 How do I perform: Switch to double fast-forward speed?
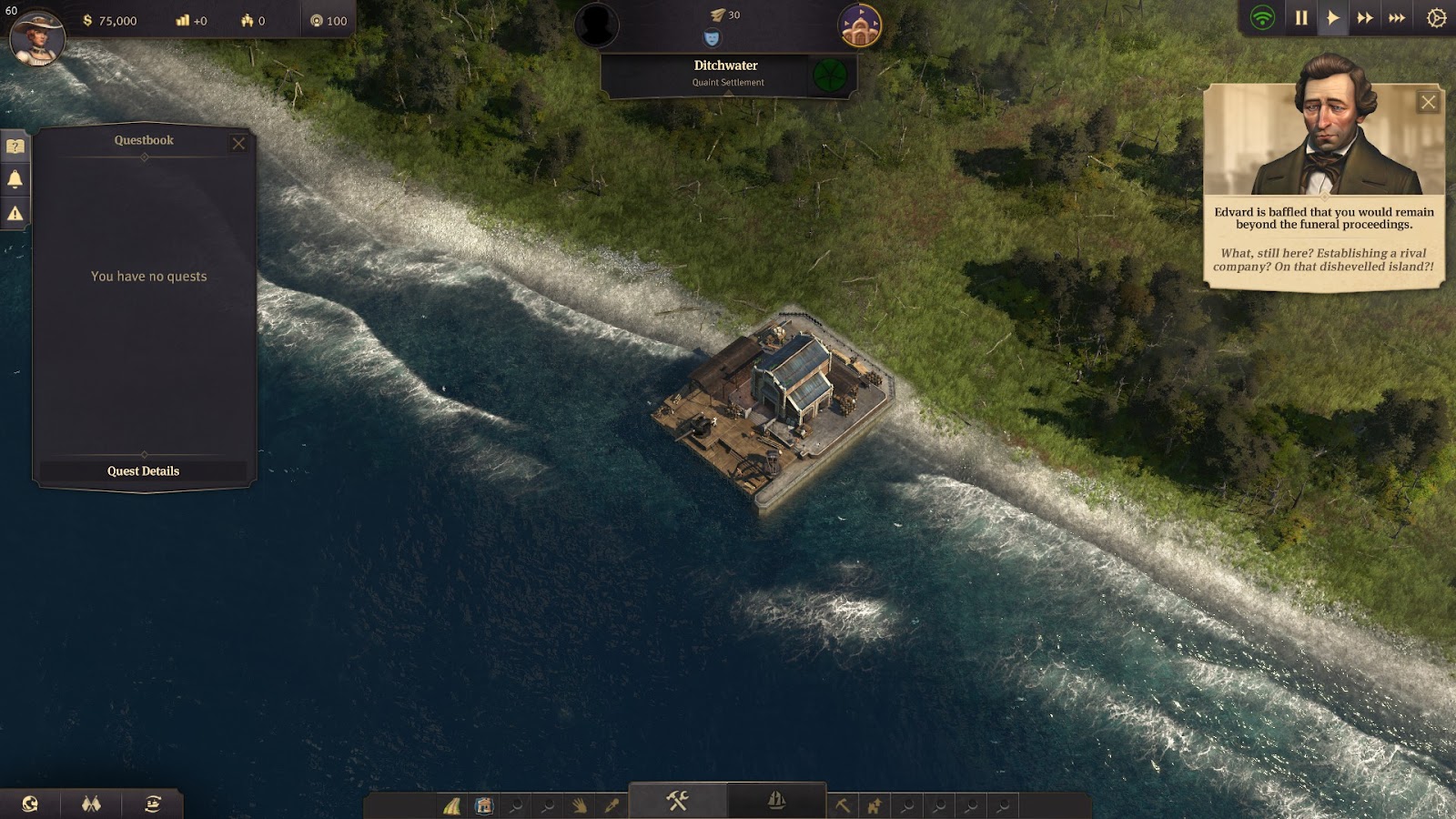coord(1364,18)
